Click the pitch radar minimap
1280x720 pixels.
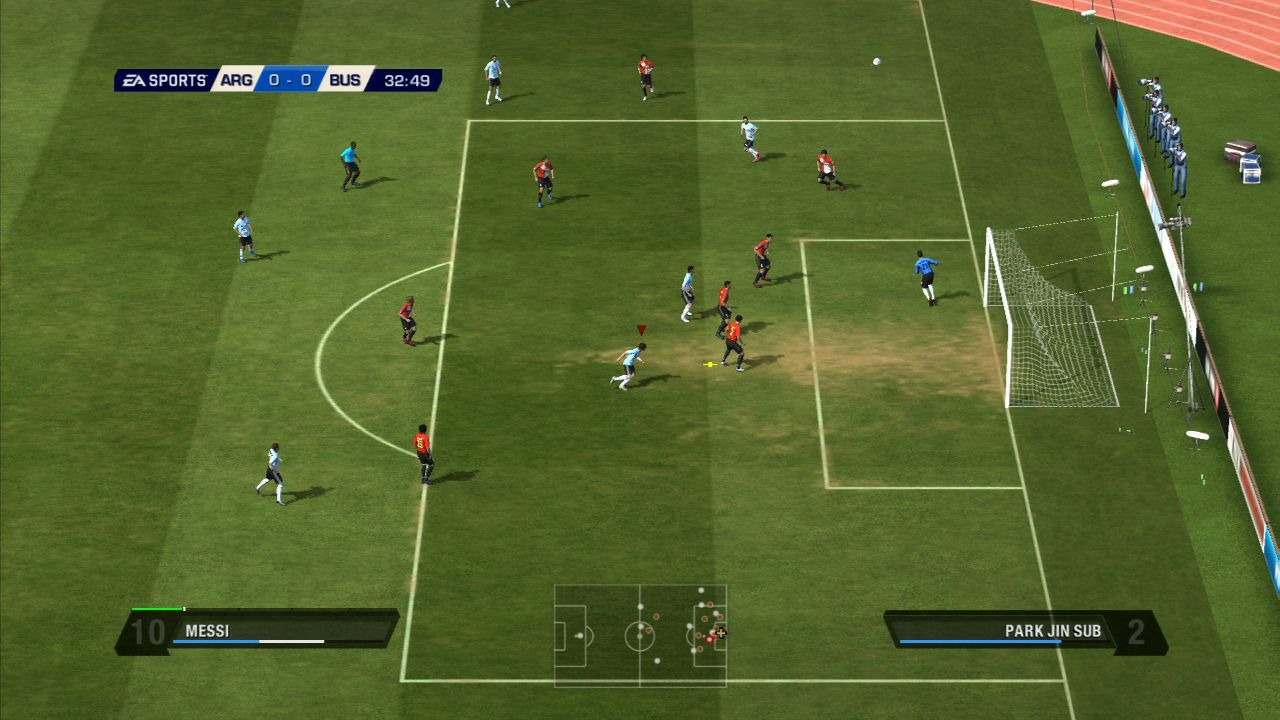pyautogui.click(x=640, y=635)
